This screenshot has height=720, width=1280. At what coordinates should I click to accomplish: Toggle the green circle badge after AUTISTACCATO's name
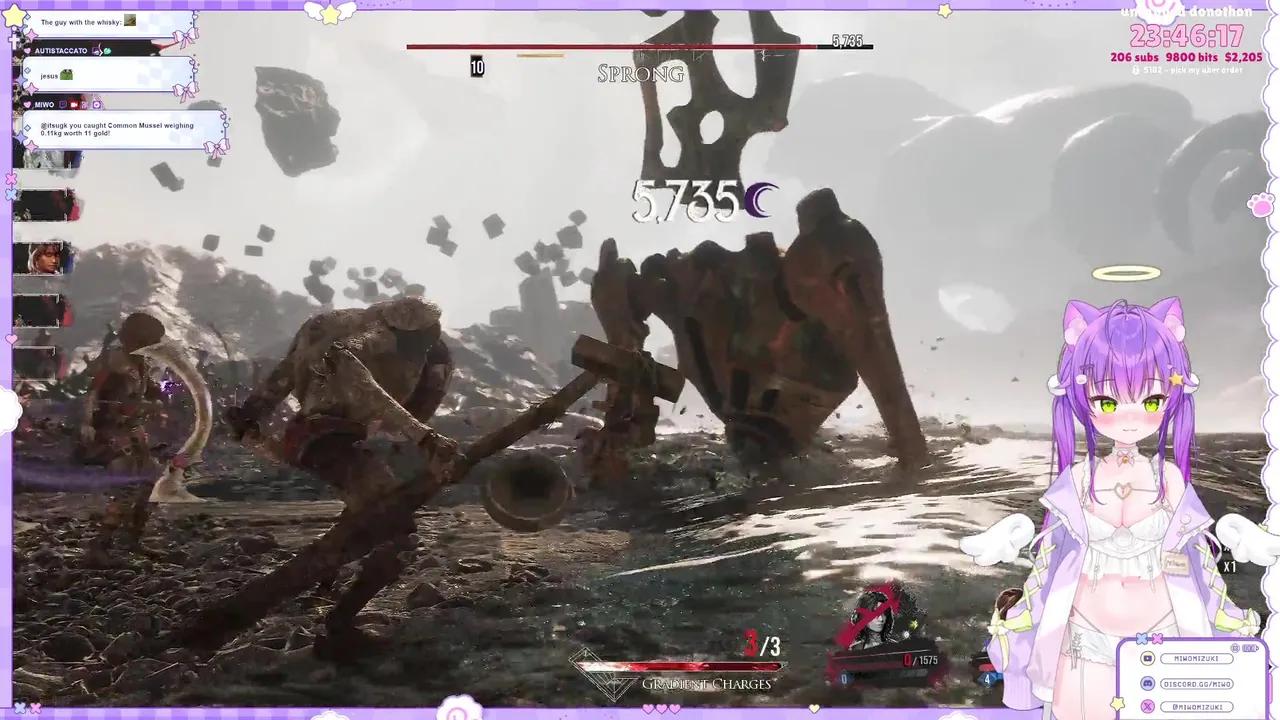pos(107,51)
